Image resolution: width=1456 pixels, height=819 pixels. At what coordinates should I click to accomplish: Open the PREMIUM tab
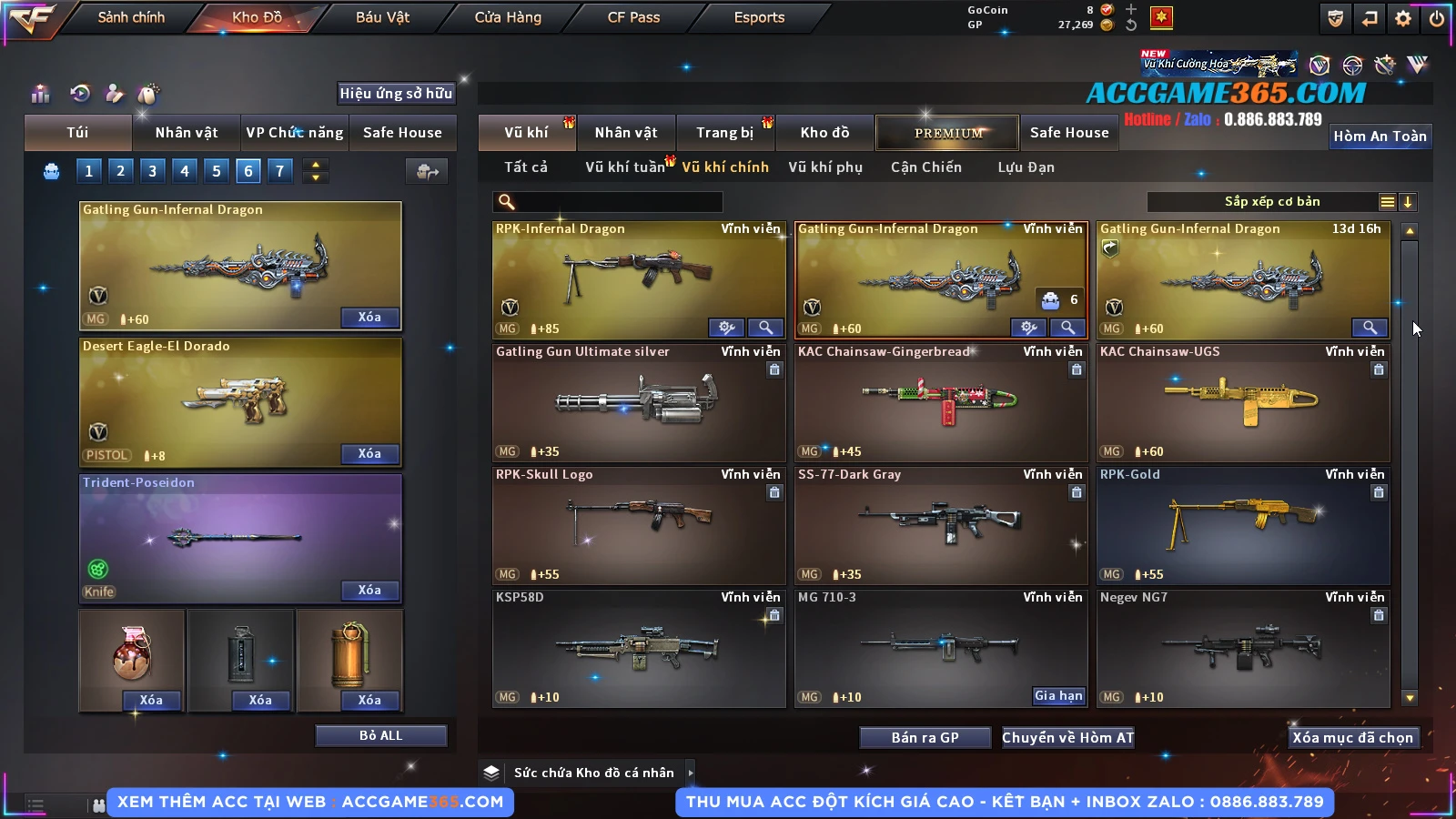947,133
